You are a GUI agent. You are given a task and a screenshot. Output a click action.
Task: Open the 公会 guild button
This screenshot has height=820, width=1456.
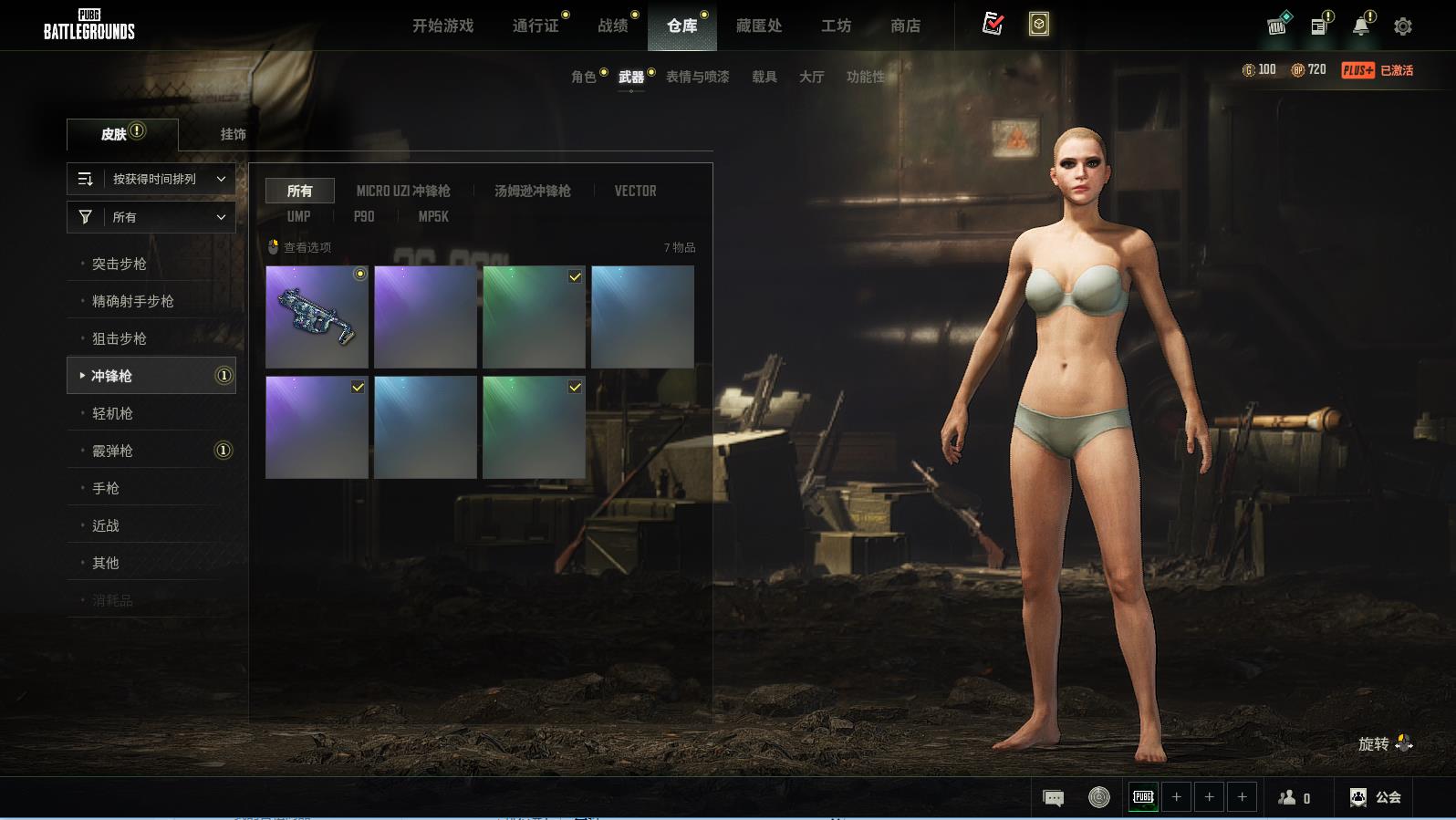[x=1376, y=797]
